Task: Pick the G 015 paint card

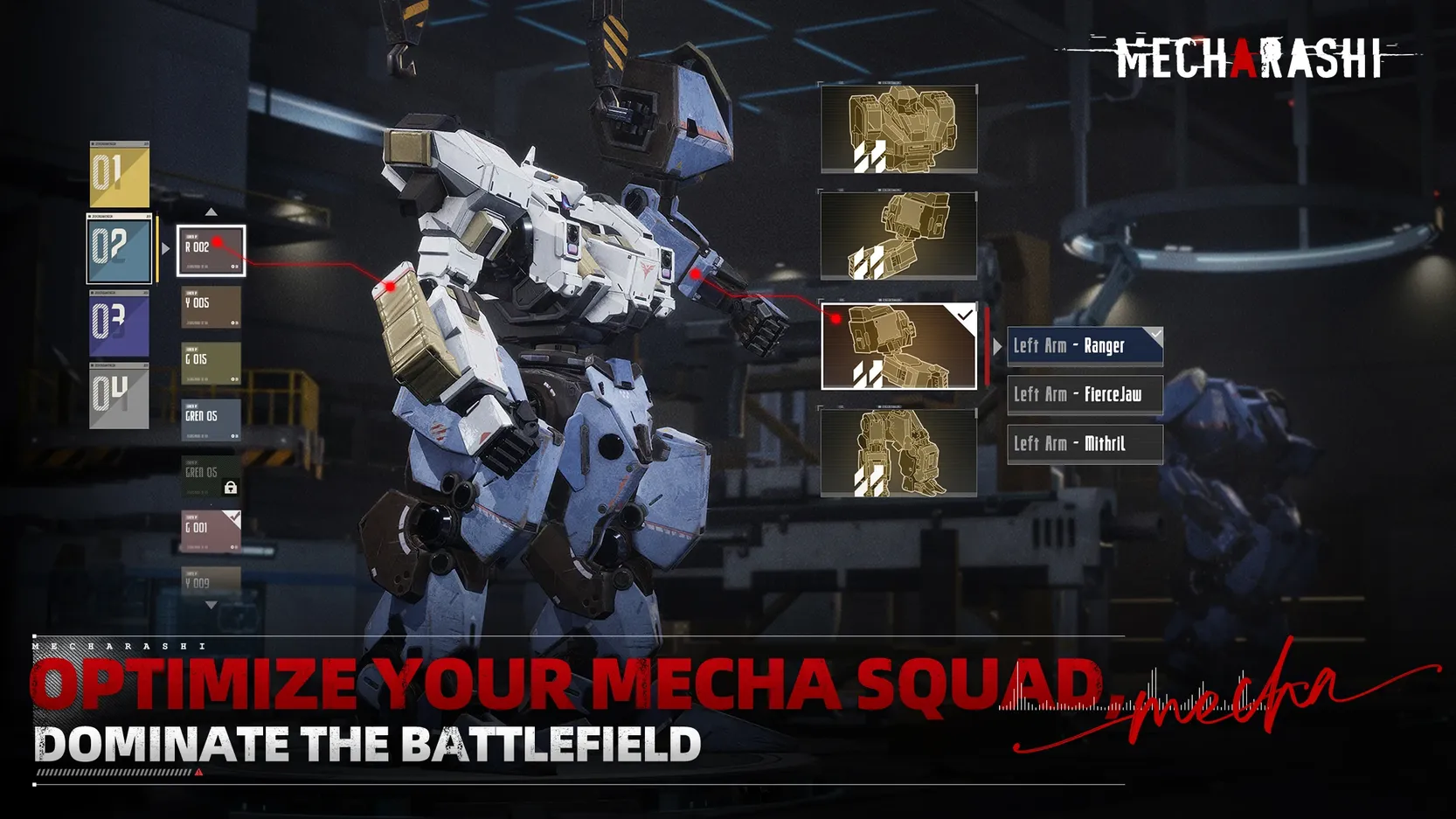Action: click(211, 364)
